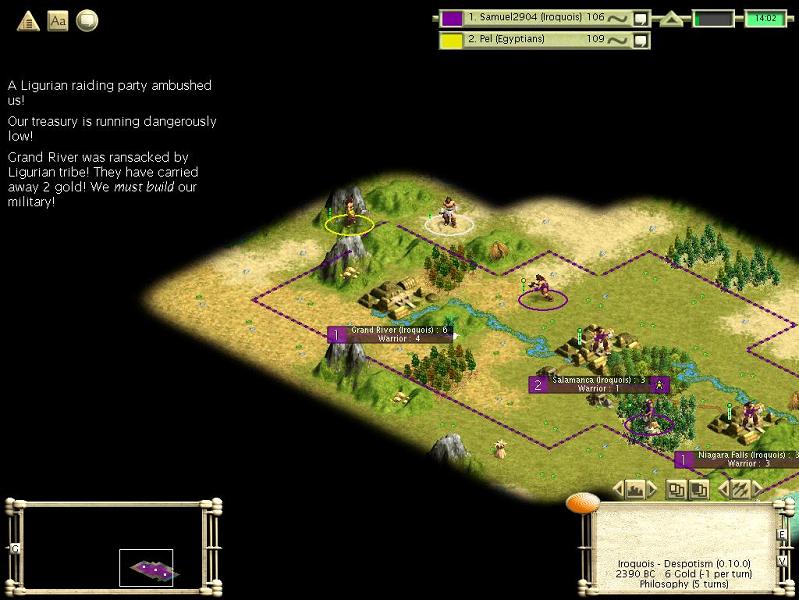Chat with Samuelz904 using speech bubble icon
The height and width of the screenshot is (600, 799).
[x=641, y=18]
